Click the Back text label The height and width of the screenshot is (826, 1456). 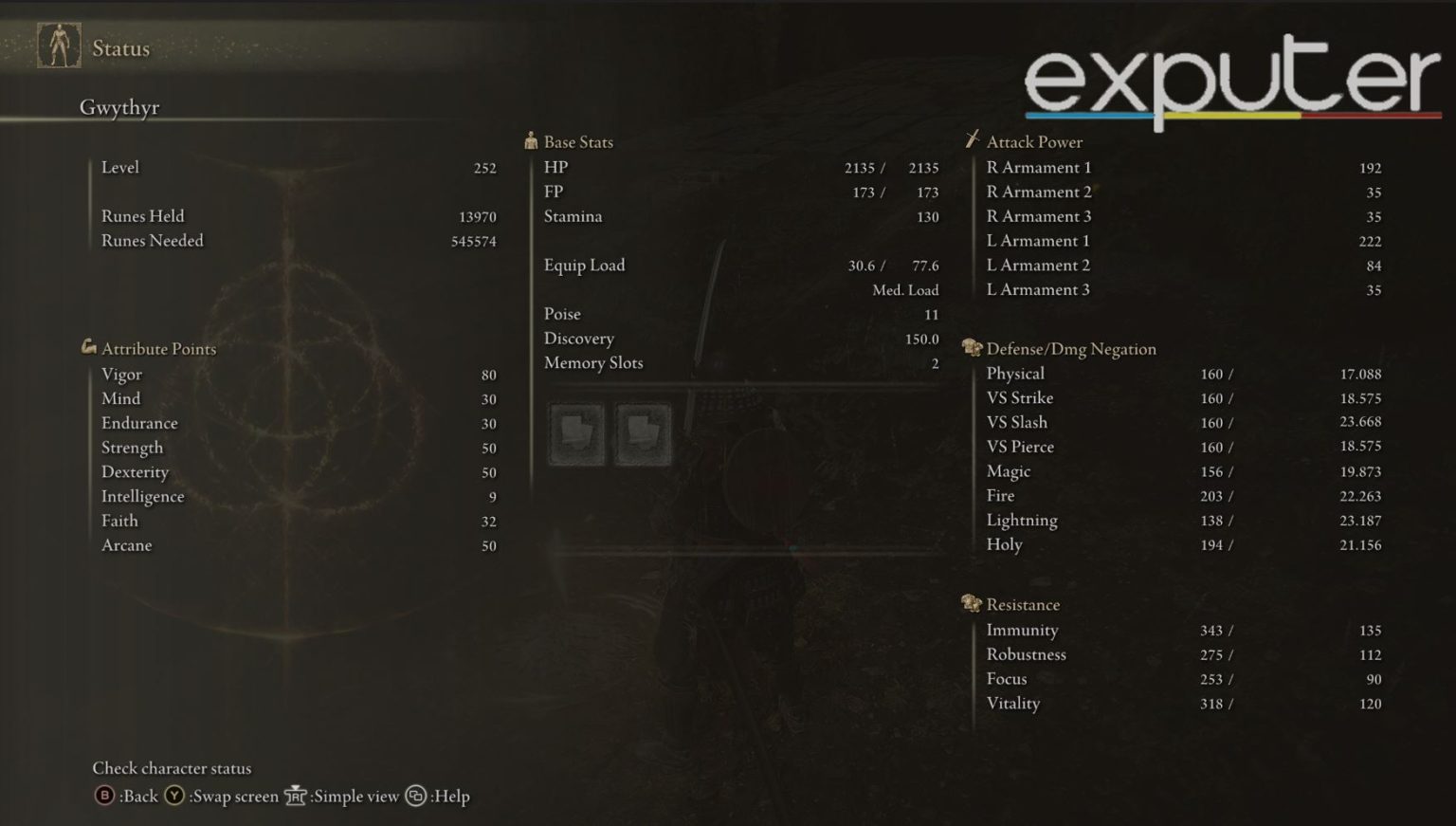pos(140,797)
